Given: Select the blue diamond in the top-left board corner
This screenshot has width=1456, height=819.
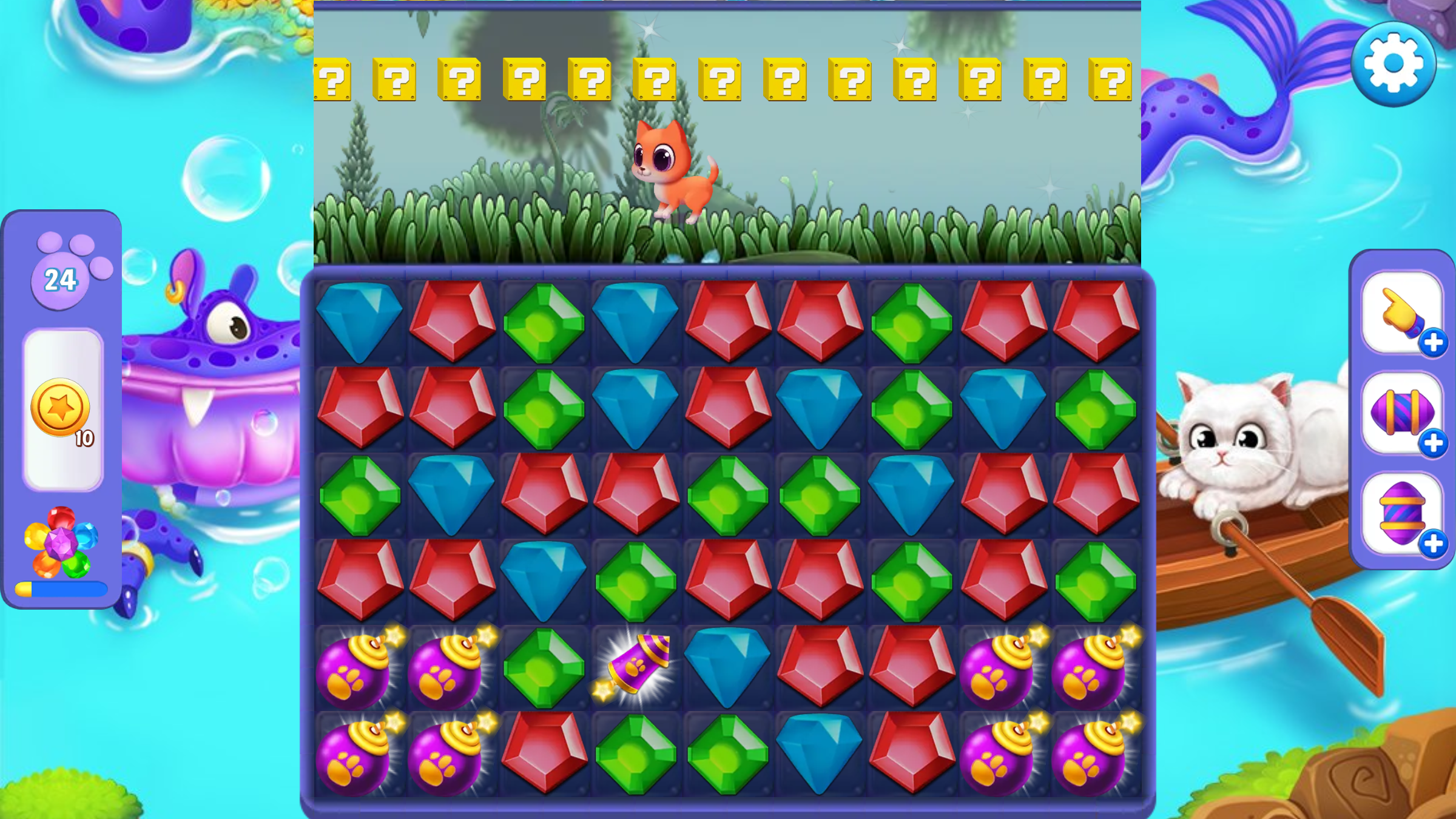Looking at the screenshot, I should coord(360,322).
